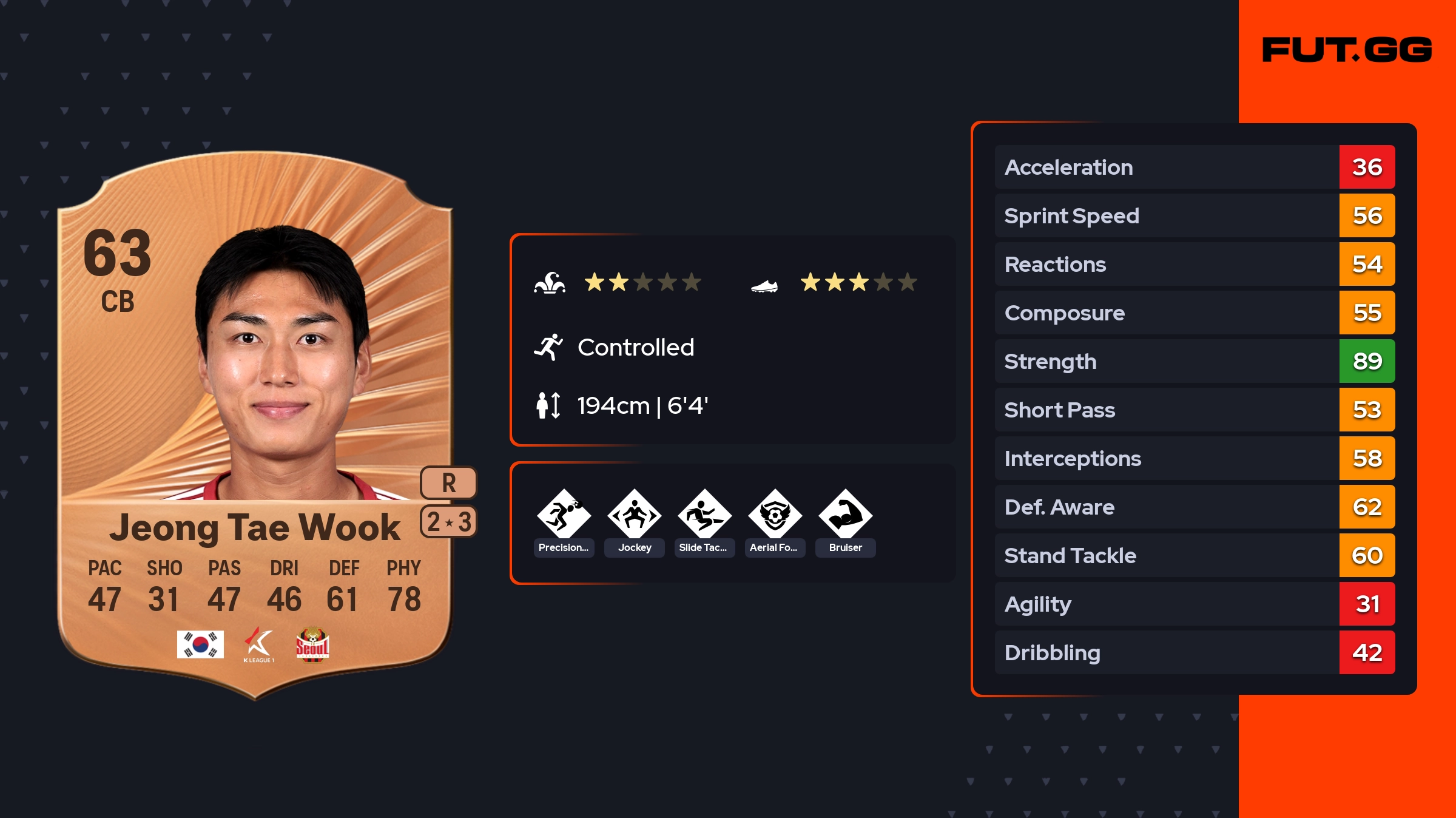Image resolution: width=1456 pixels, height=818 pixels.
Task: Open the K League 1 badge
Action: (x=259, y=644)
